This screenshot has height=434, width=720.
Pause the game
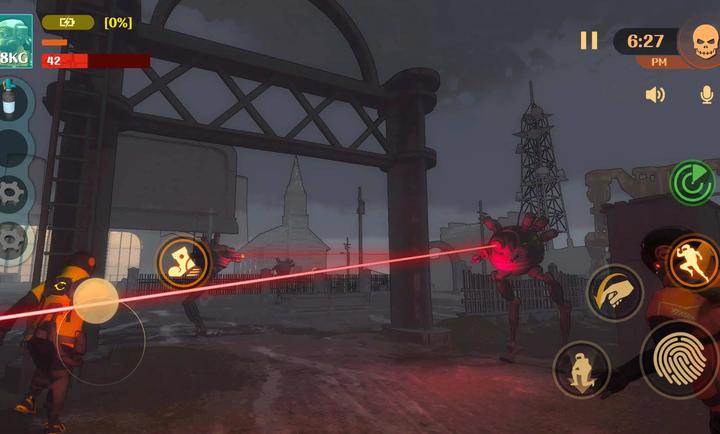589,41
